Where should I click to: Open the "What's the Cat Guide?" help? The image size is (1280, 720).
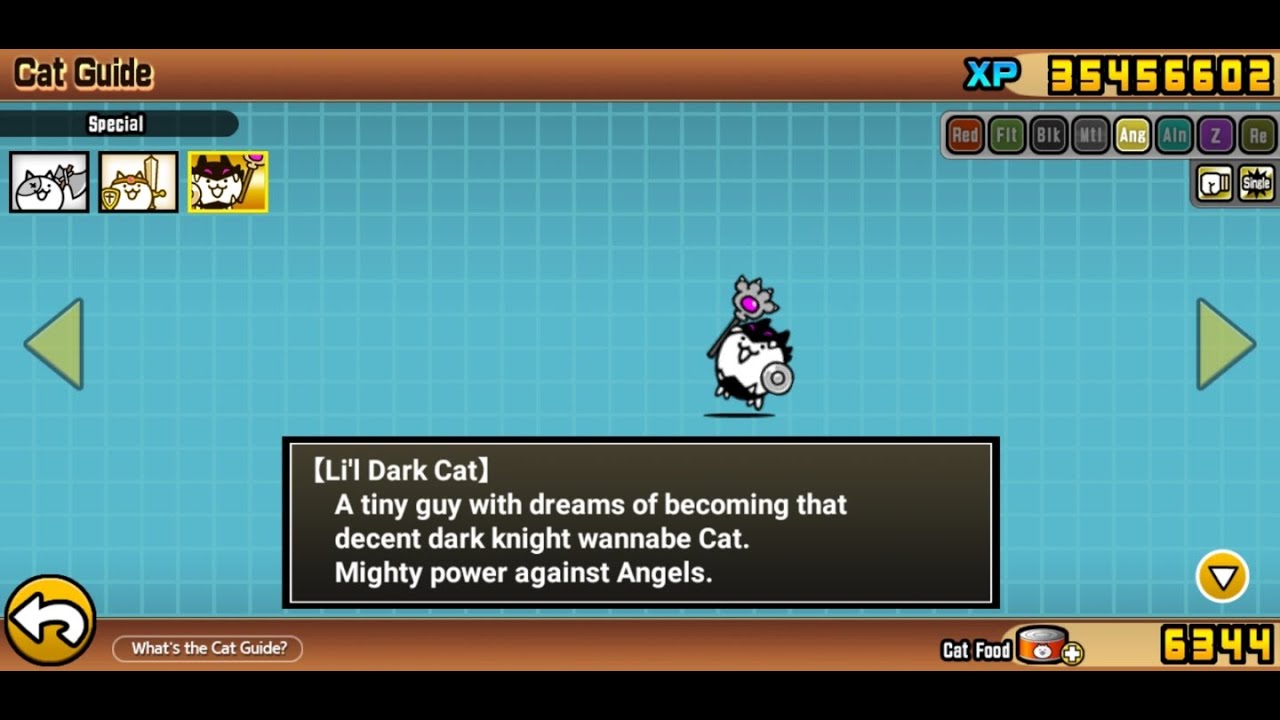(208, 648)
